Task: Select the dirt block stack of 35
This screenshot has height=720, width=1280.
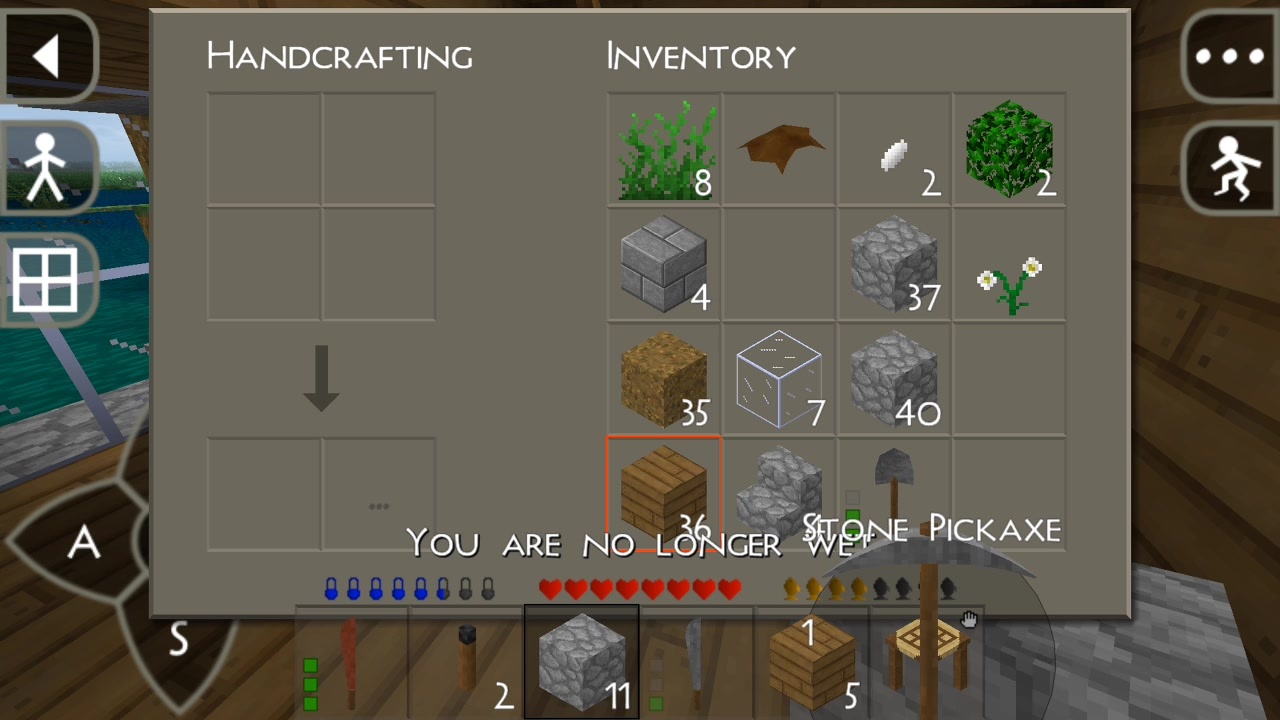Action: coord(664,380)
